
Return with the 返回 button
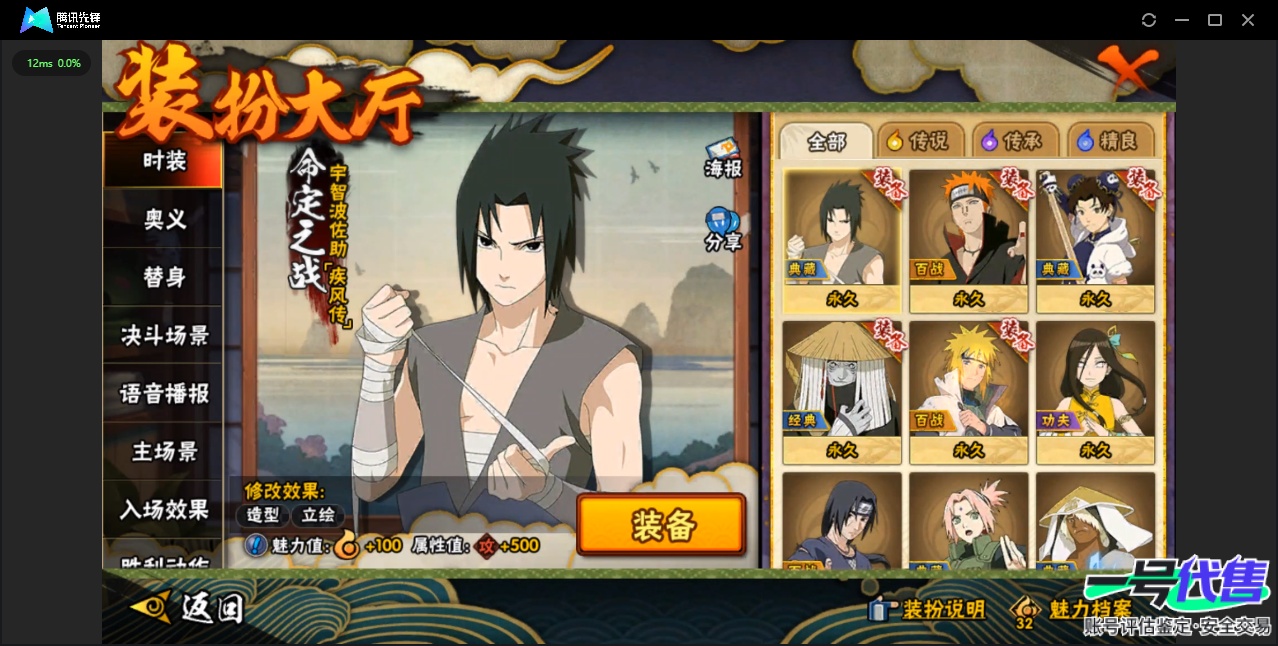(188, 606)
